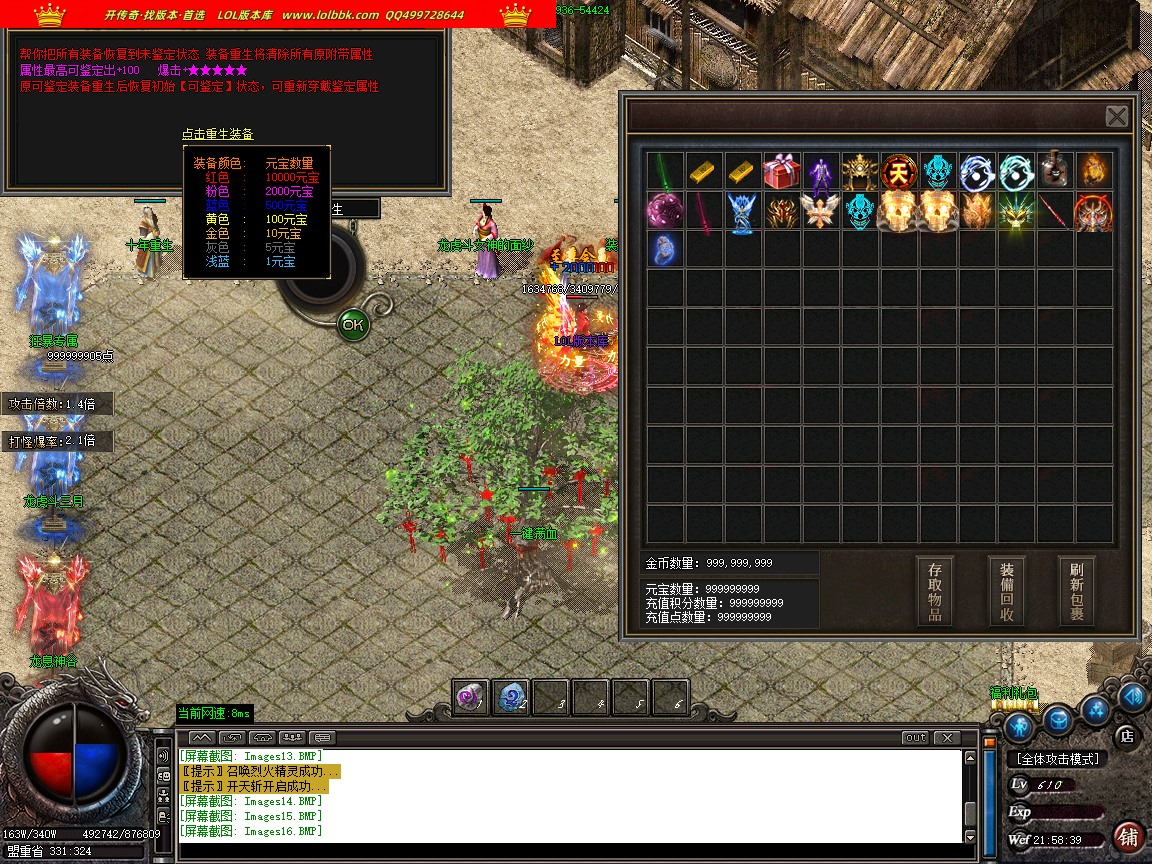Image resolution: width=1152 pixels, height=864 pixels.
Task: Confirm with the green OK button
Action: (352, 324)
